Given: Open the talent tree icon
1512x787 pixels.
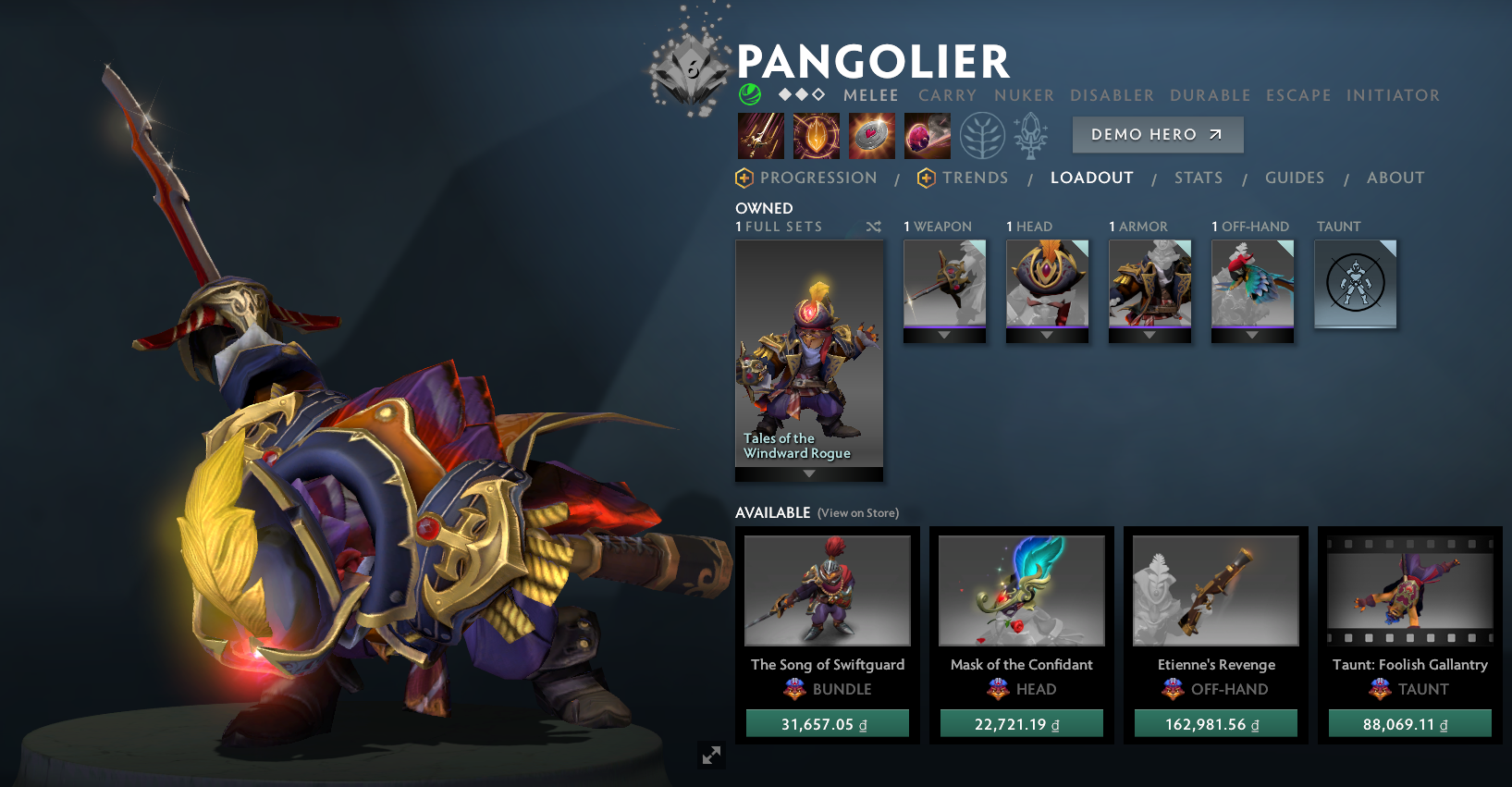Looking at the screenshot, I should point(981,135).
